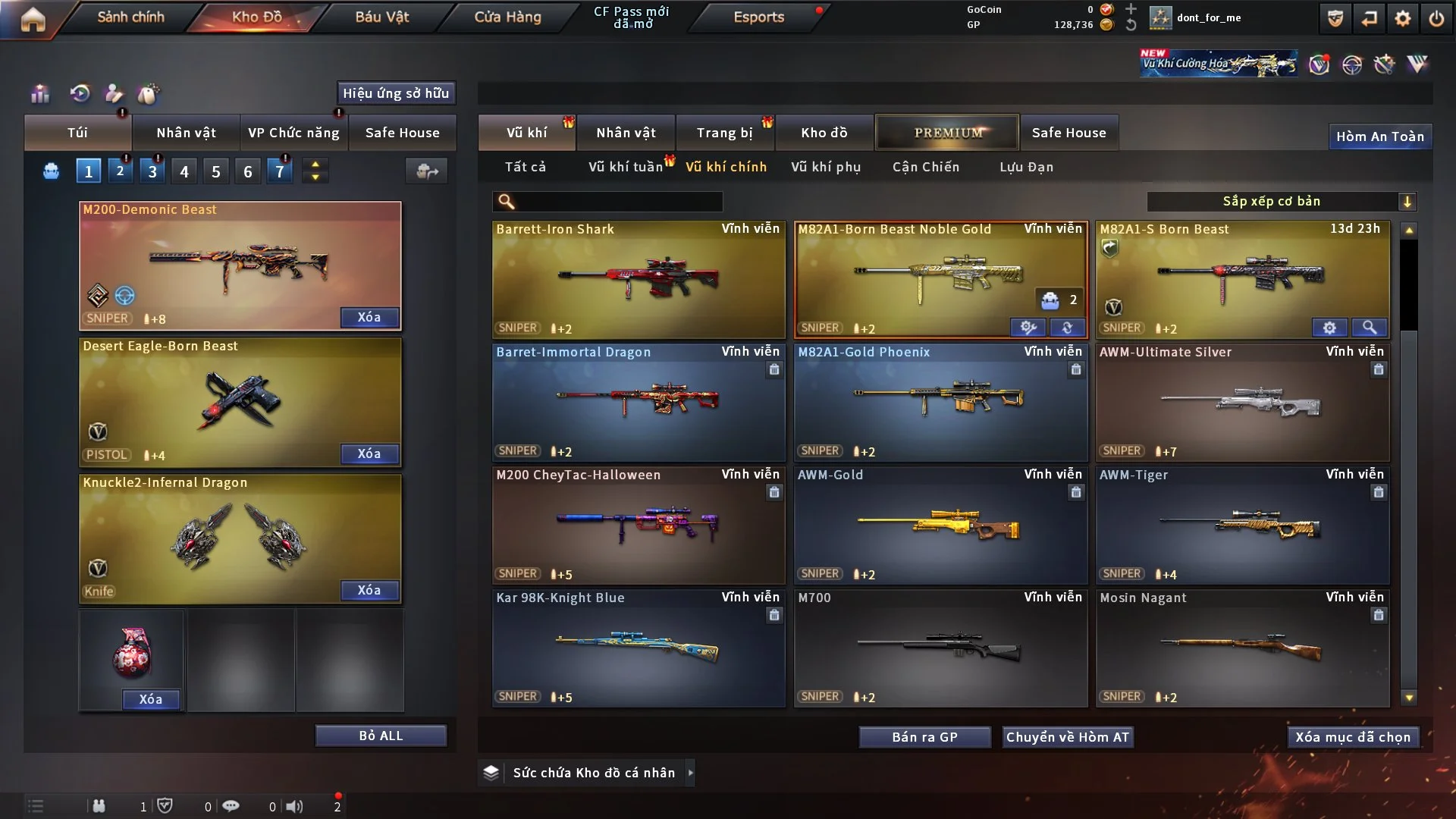Open the Báu Vật menu
Screen dimensions: 1456x819
381,17
